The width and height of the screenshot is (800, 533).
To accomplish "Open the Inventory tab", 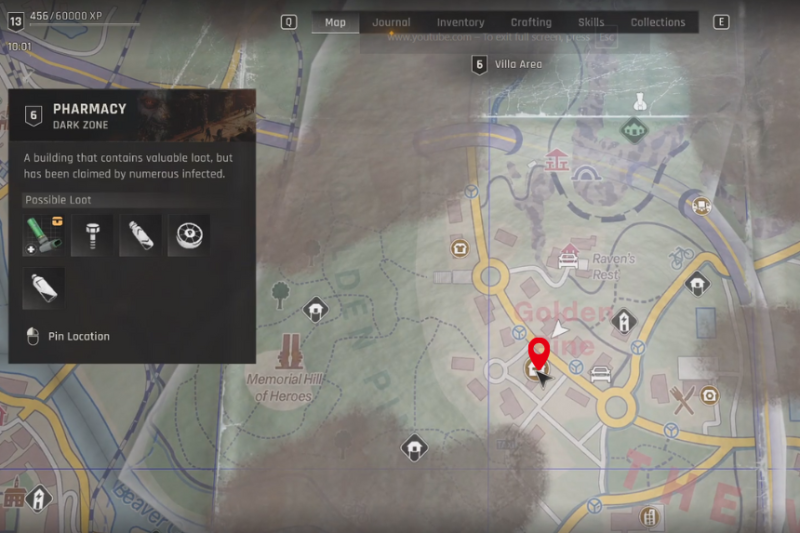I will coord(460,22).
